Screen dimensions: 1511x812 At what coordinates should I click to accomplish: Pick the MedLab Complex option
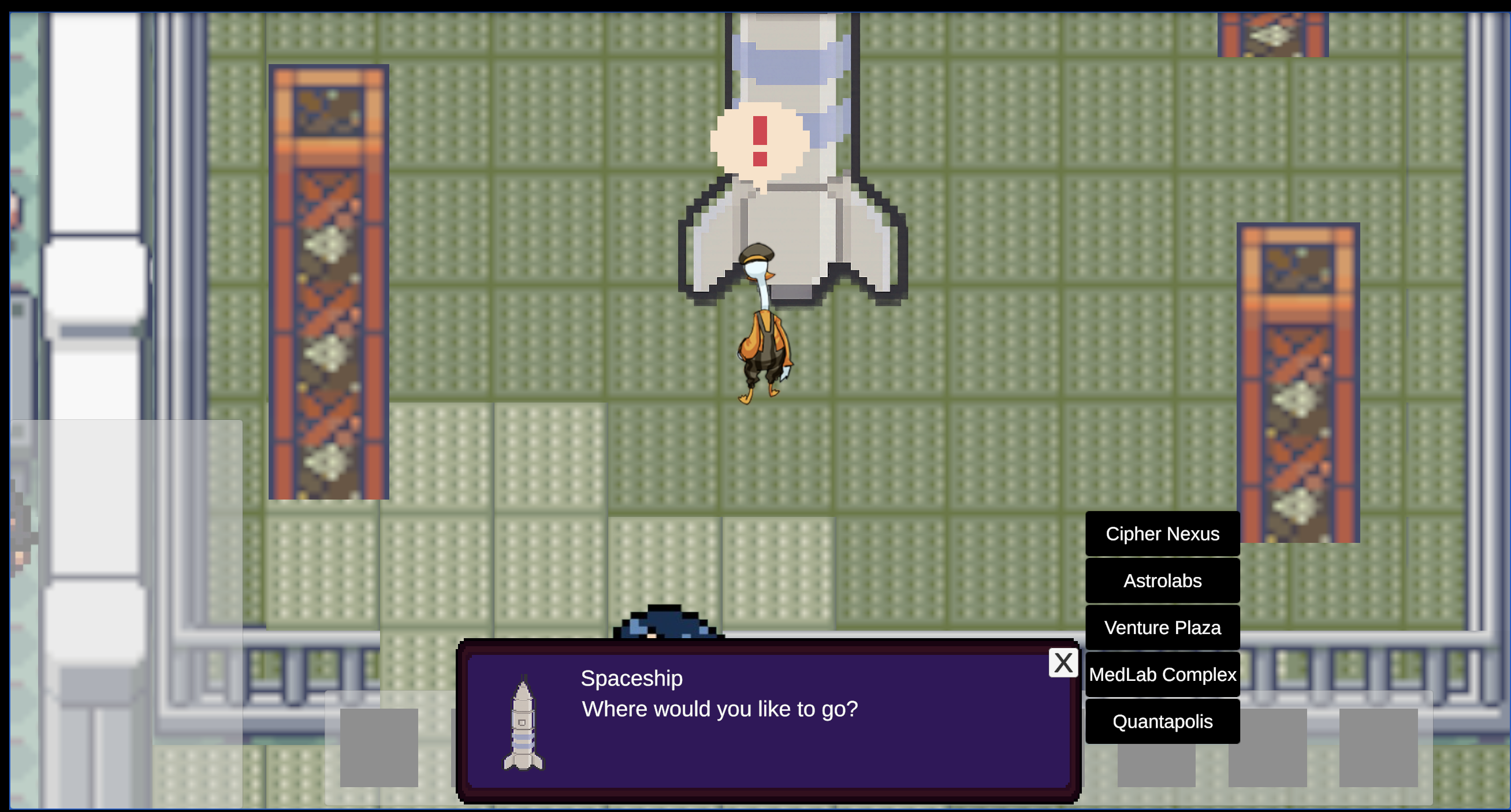[x=1162, y=674]
